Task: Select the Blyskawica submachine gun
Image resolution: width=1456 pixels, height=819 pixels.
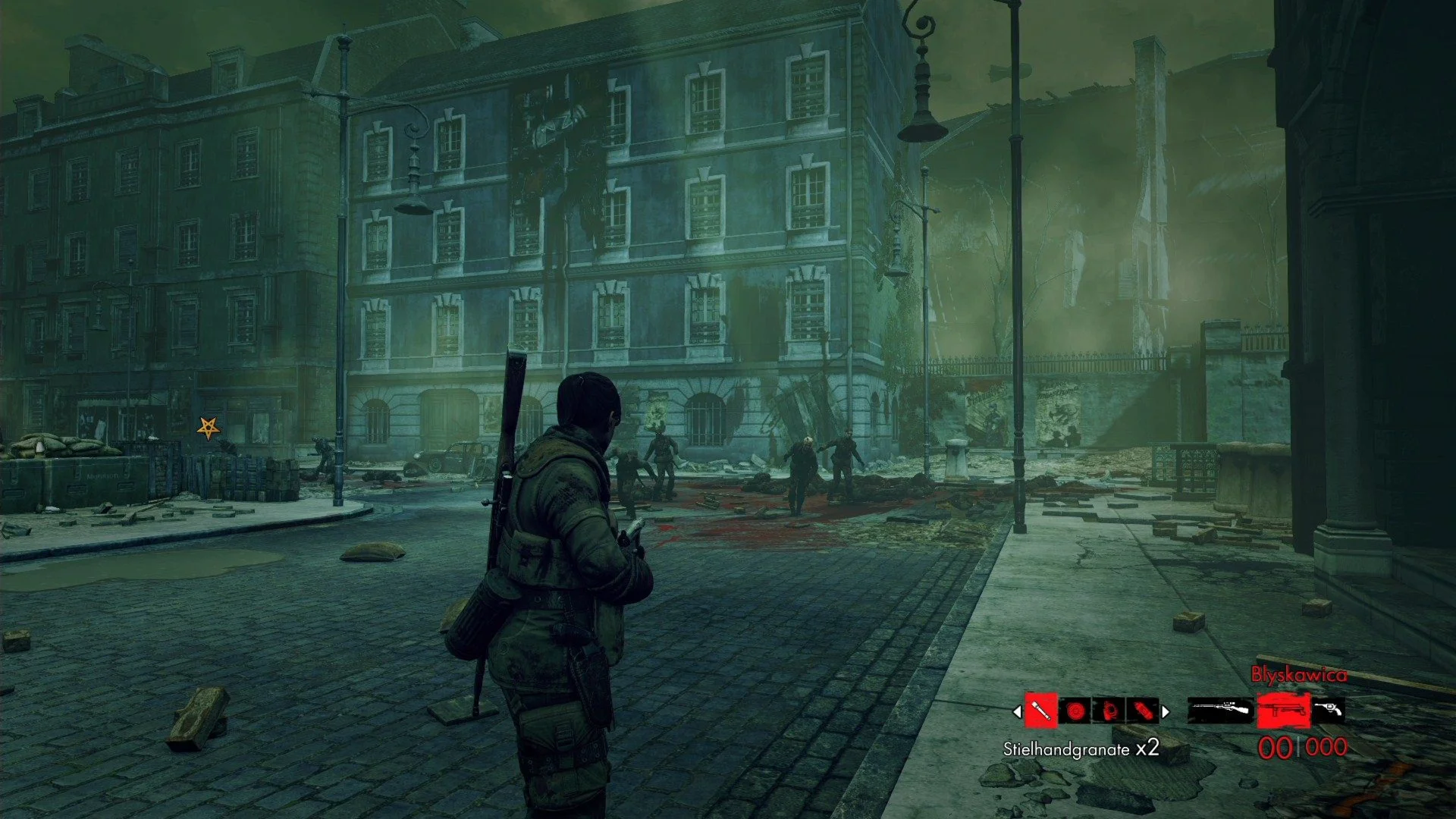Action: (1283, 711)
